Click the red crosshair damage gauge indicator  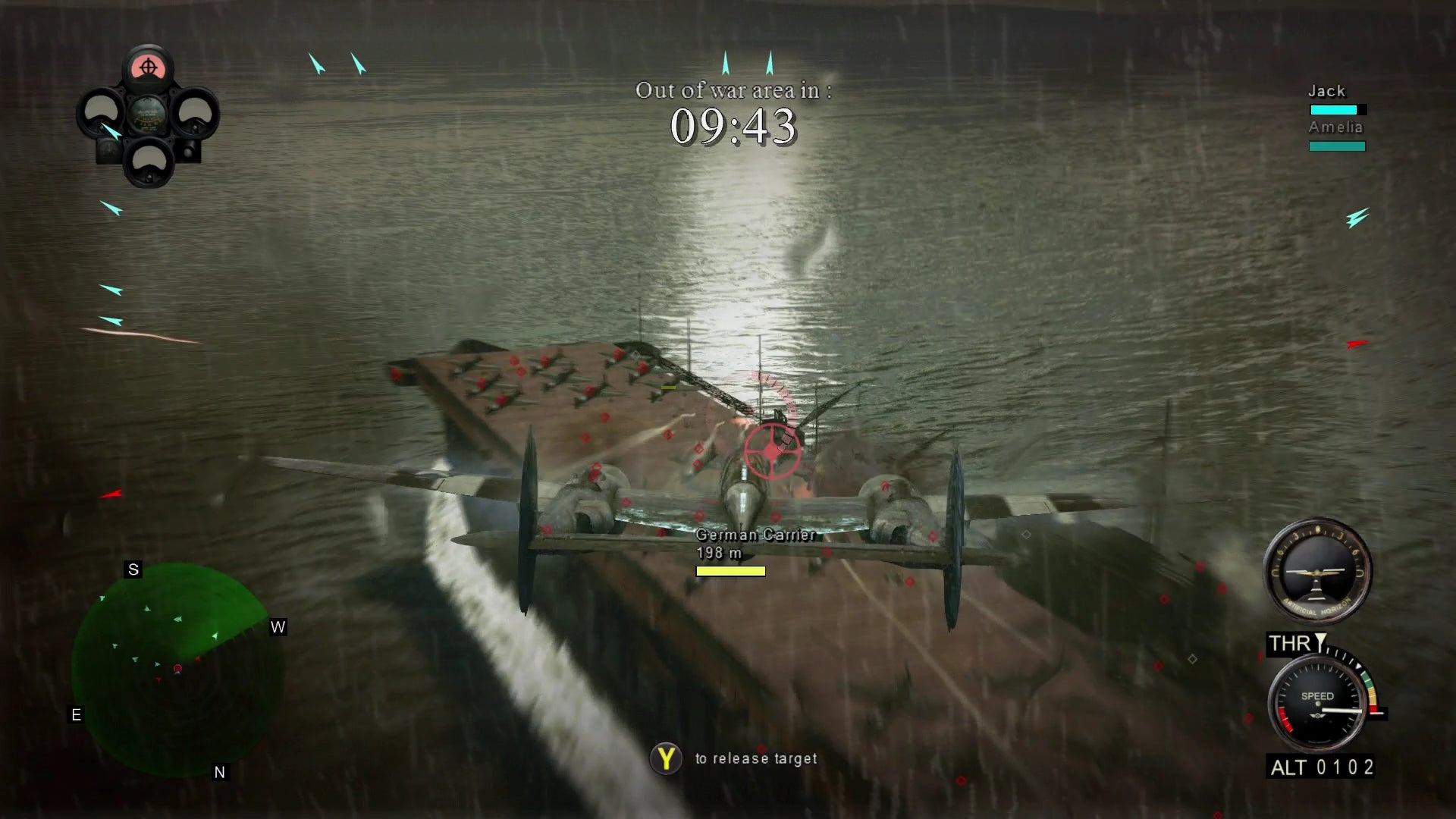tap(148, 67)
